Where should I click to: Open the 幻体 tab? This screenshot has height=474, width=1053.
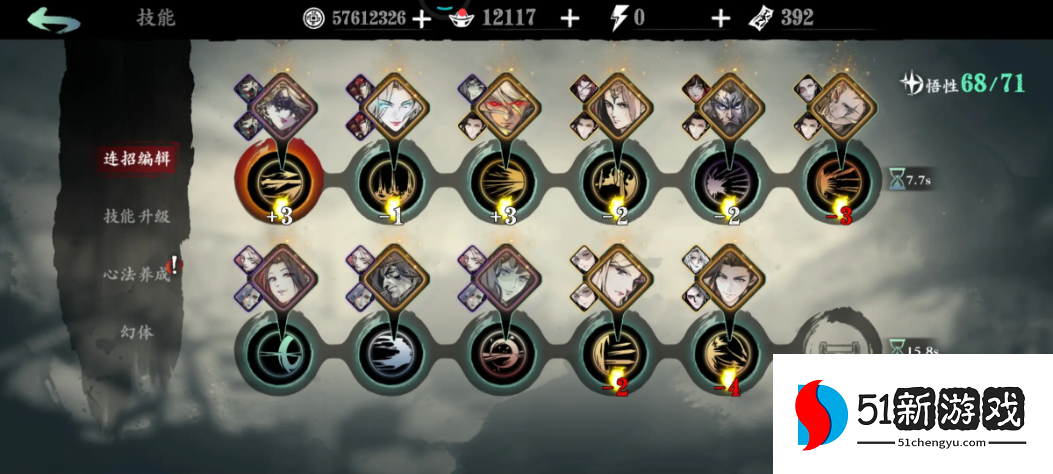[136, 331]
